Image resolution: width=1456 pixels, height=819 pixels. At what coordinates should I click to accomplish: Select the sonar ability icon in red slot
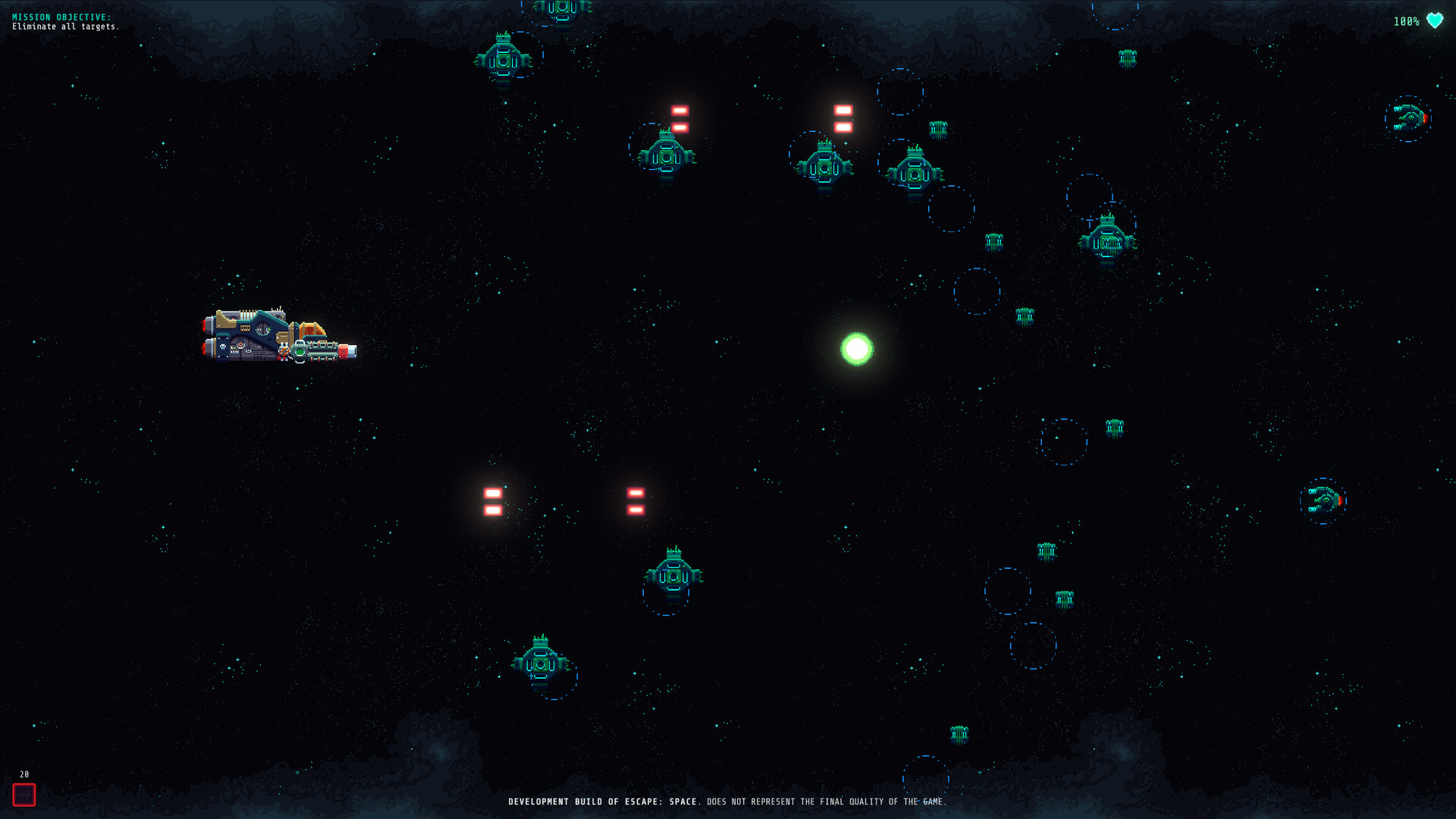pos(25,795)
